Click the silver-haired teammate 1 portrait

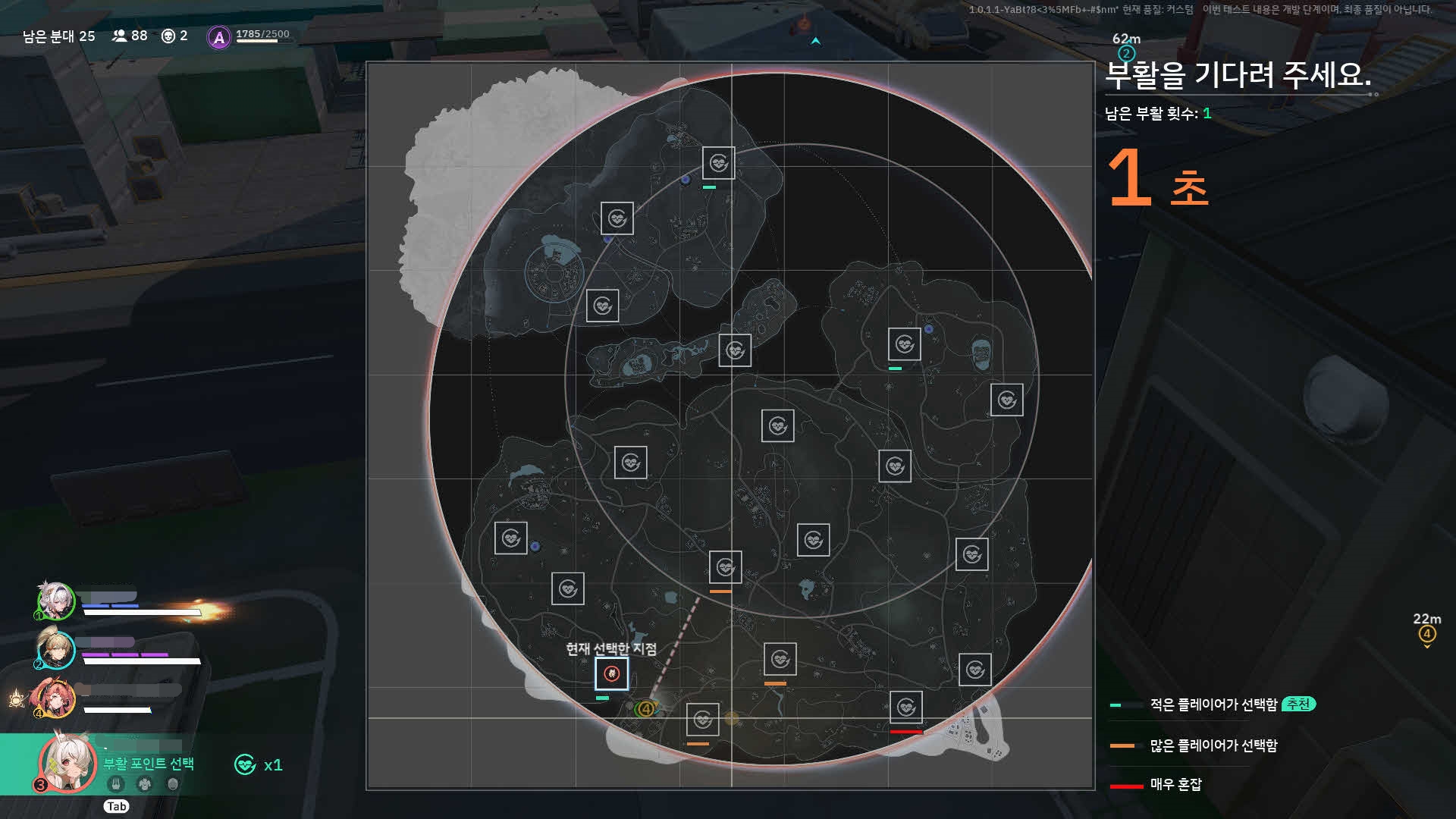(x=56, y=601)
